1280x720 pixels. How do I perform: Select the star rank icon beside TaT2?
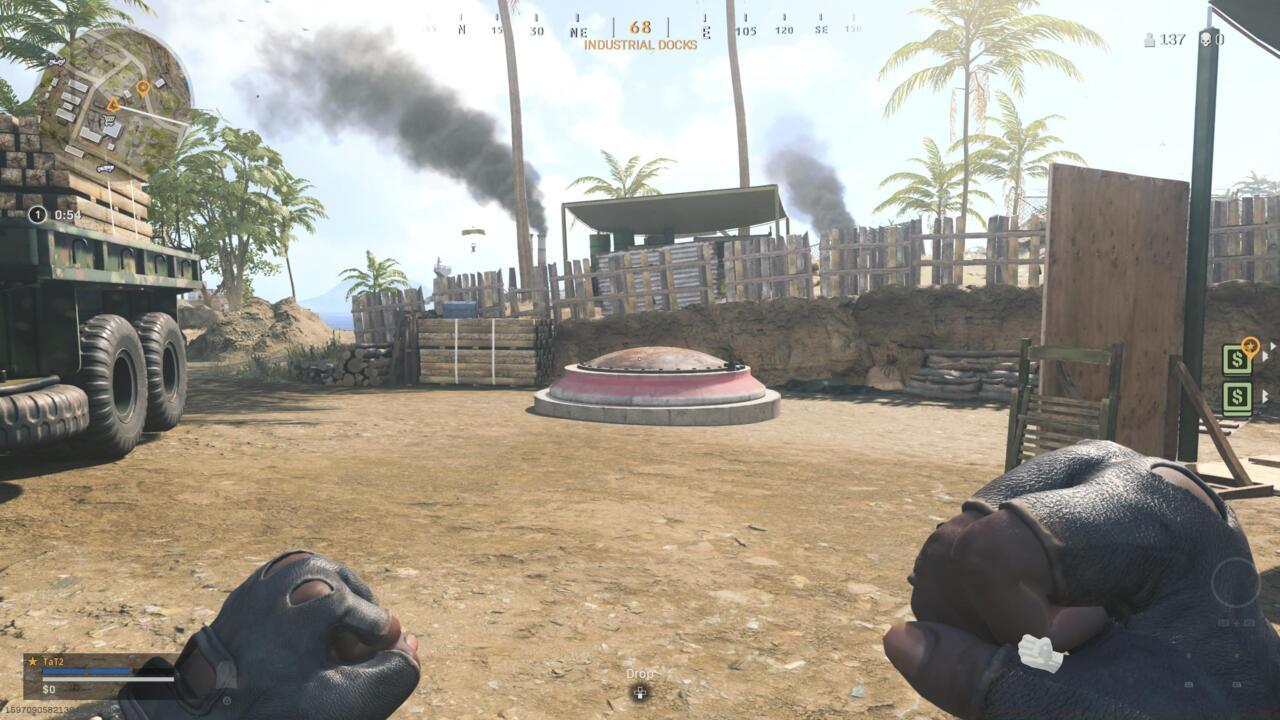click(x=31, y=661)
